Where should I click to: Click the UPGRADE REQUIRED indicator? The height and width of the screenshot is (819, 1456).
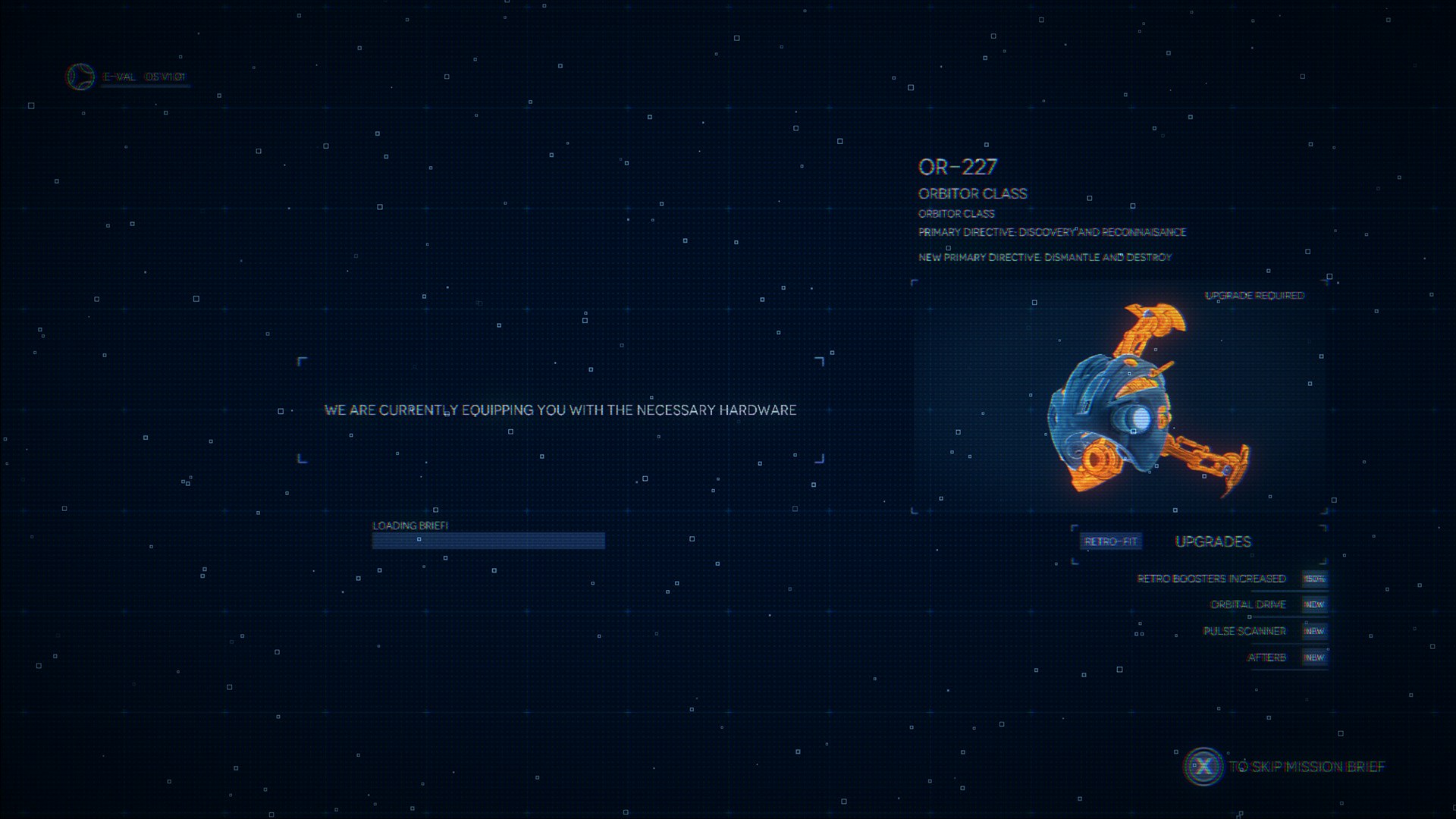(x=1256, y=296)
